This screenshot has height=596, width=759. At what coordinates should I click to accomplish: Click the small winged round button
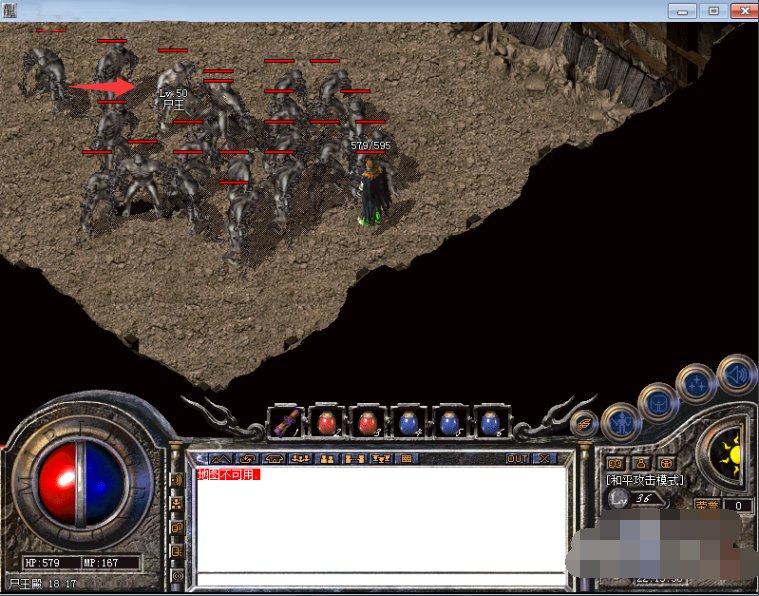click(584, 424)
